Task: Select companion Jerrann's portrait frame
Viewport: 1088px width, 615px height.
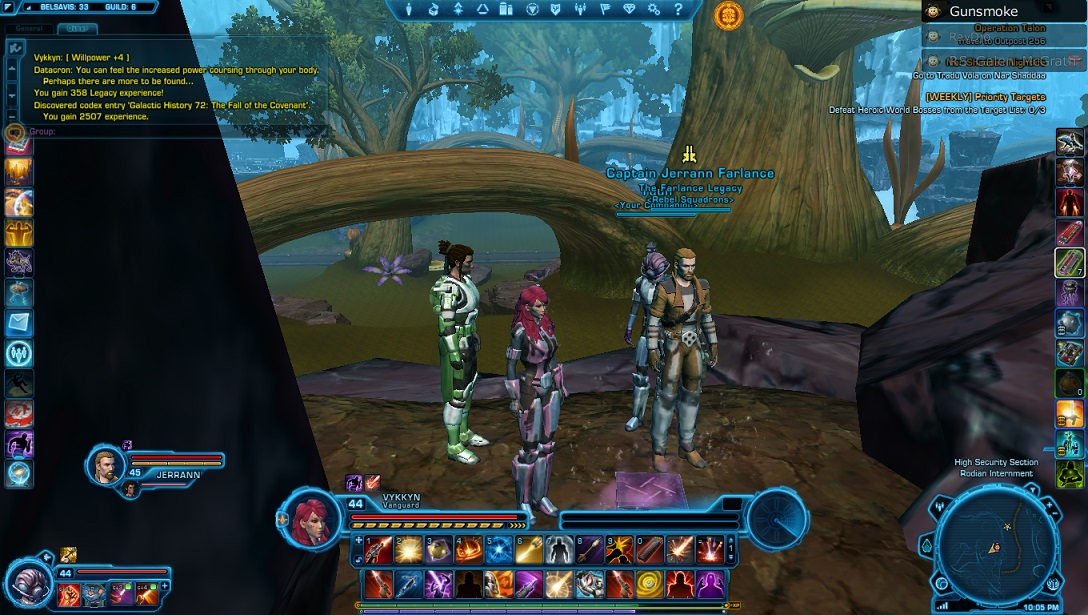Action: tap(105, 465)
